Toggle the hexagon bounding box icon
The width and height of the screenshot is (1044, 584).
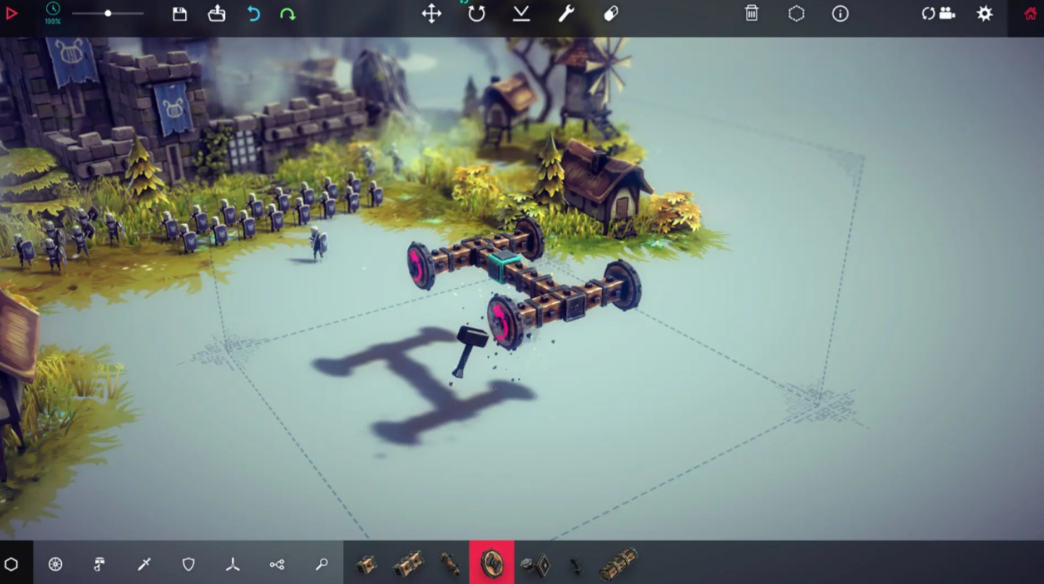tap(796, 14)
